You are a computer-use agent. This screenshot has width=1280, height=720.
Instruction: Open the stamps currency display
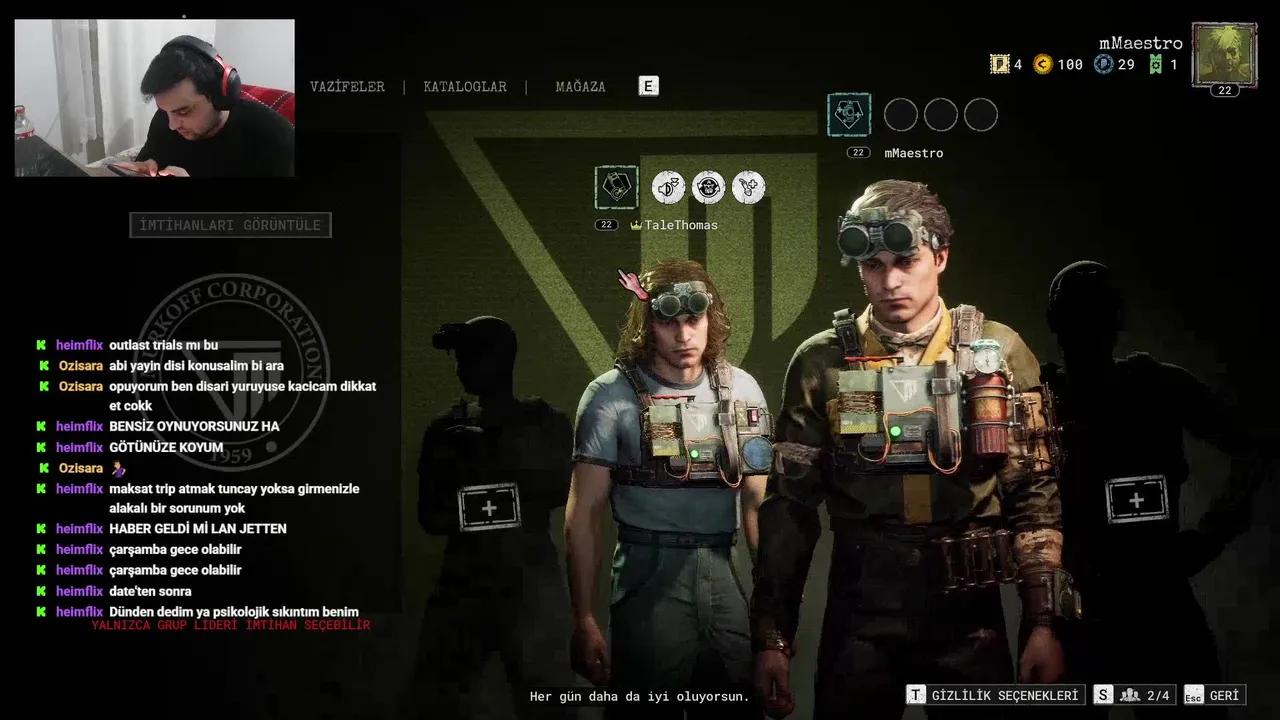[998, 64]
